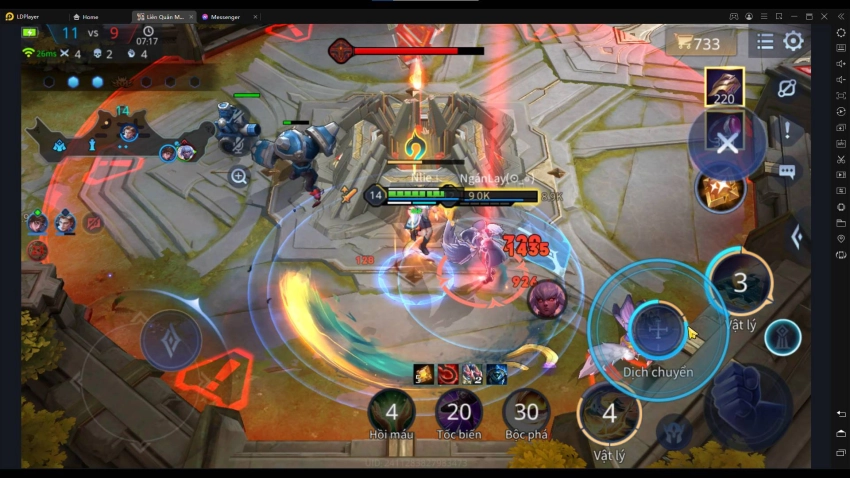The width and height of the screenshot is (850, 478).
Task: Open the item shop showing 733 gold
Action: click(x=700, y=43)
